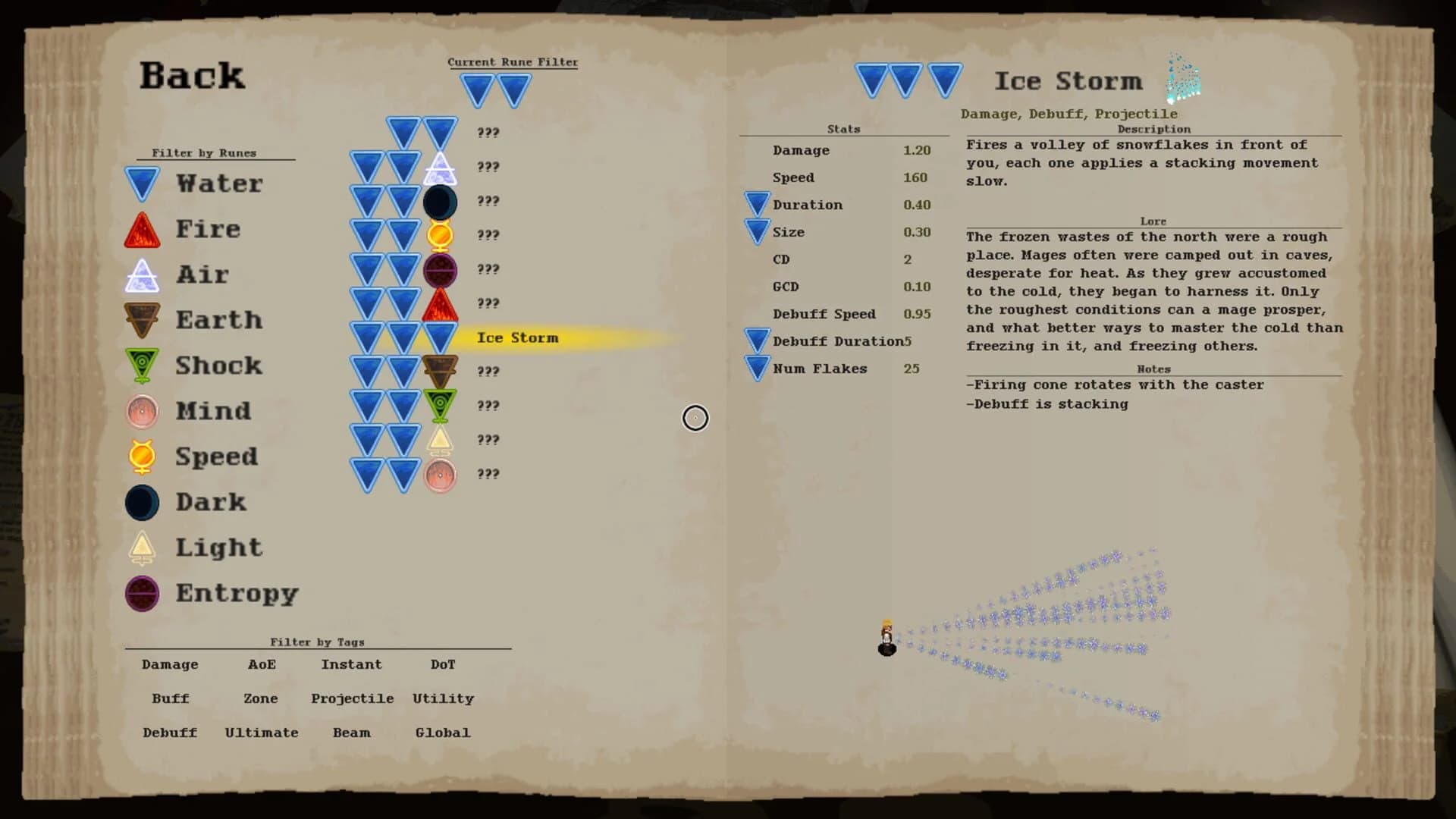Select the Water rune filter icon
The image size is (1456, 819).
(x=143, y=183)
